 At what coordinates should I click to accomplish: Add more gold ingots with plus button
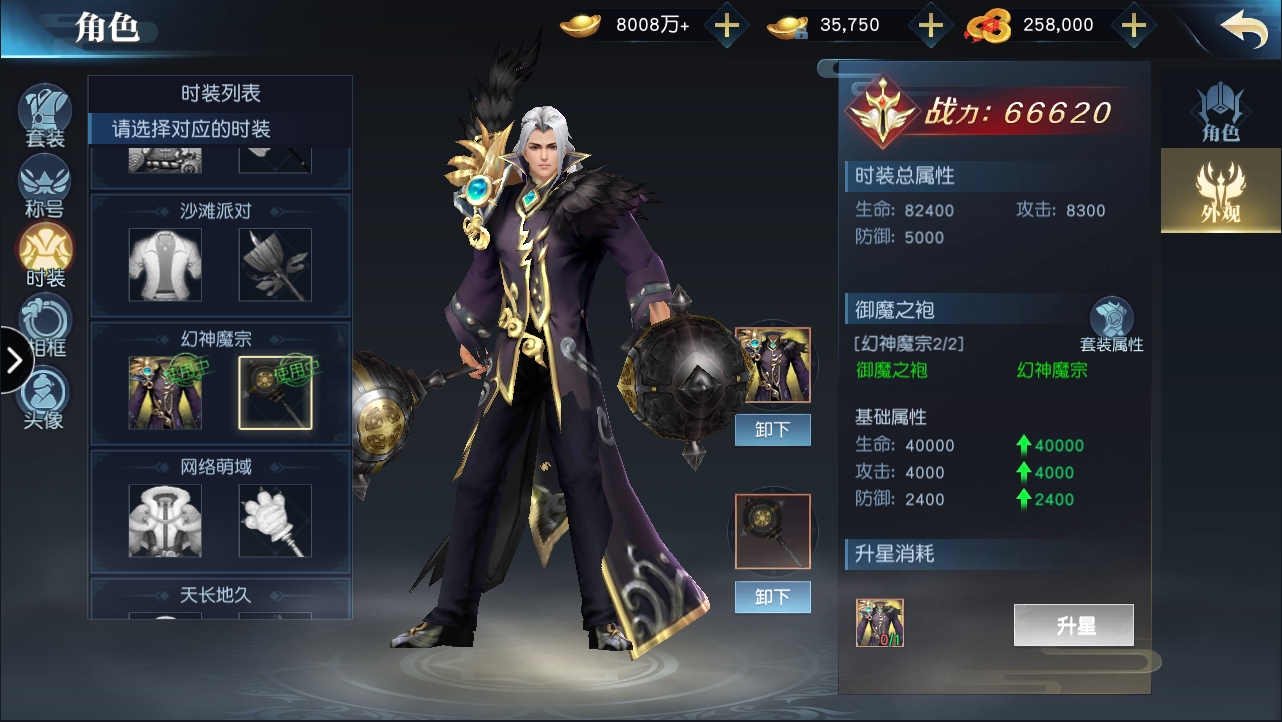pyautogui.click(x=727, y=26)
